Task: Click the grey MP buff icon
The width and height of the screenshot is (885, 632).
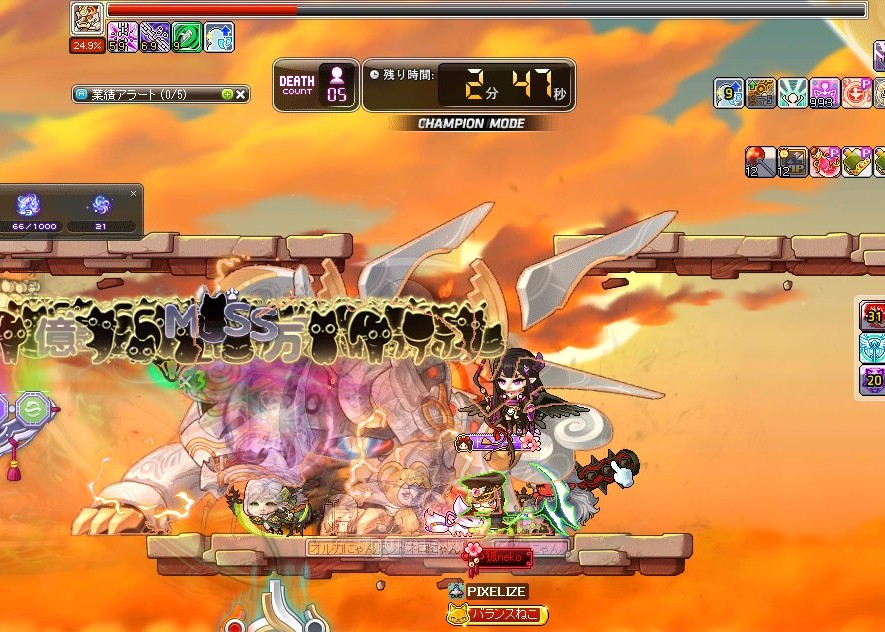Action: (793, 161)
